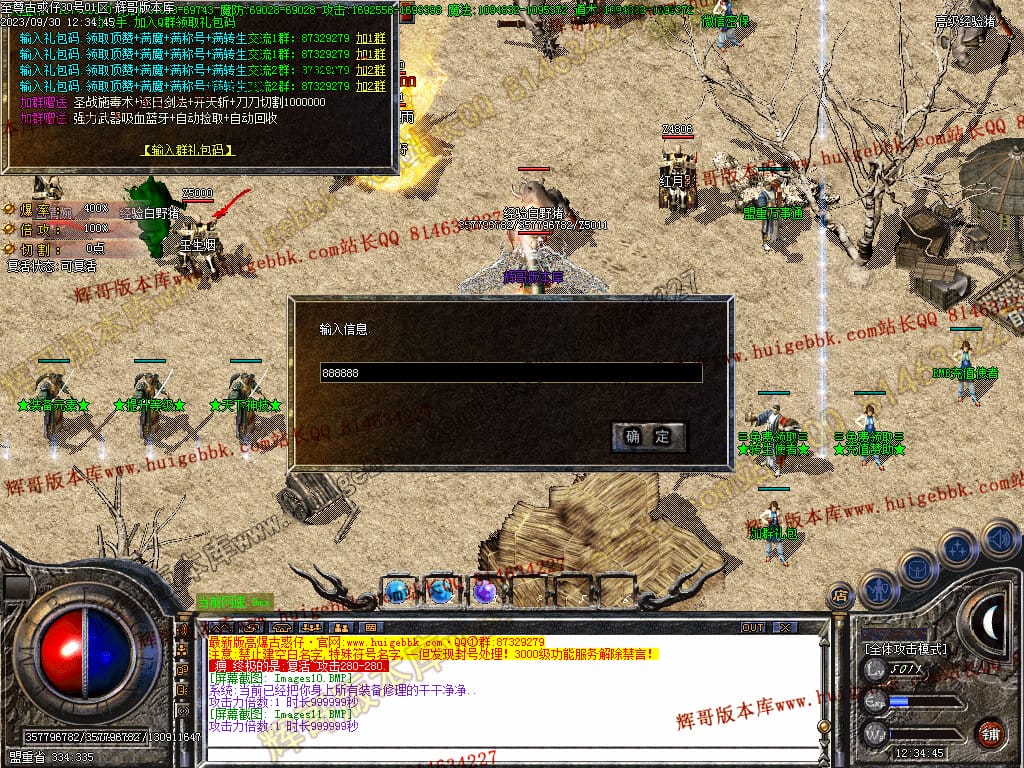Click the OUT button on chat panel

pos(752,627)
